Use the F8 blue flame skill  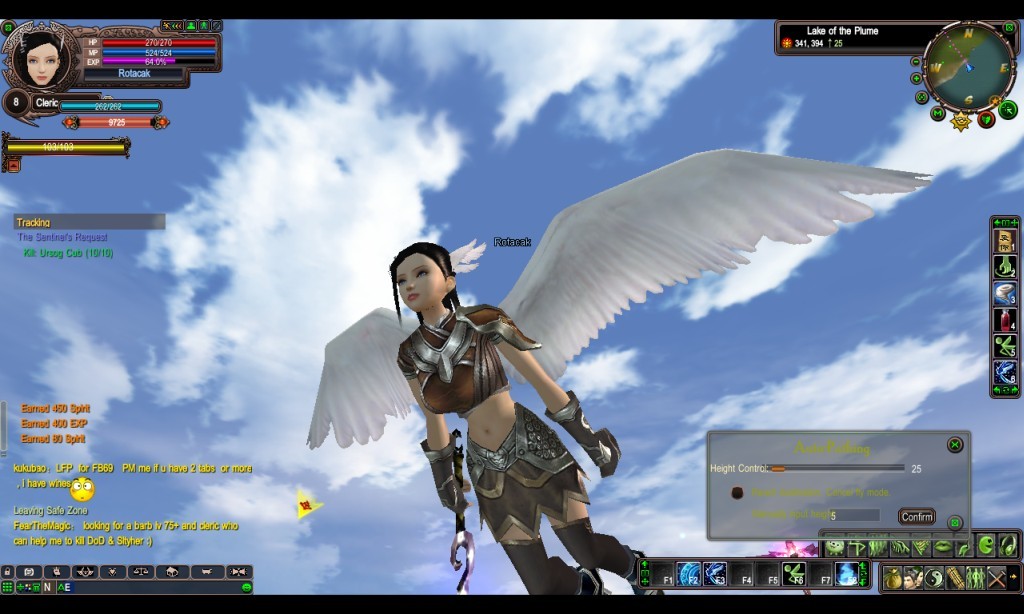click(846, 573)
